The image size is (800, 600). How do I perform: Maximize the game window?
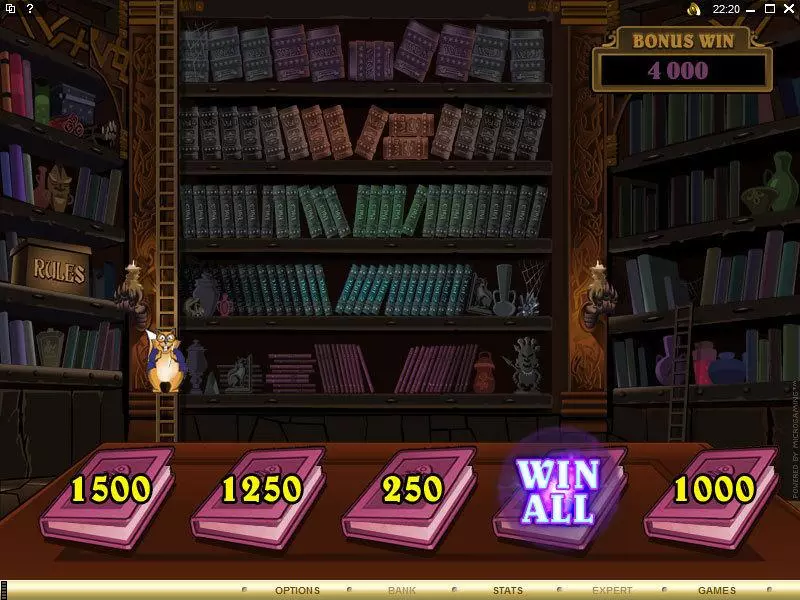[x=768, y=9]
